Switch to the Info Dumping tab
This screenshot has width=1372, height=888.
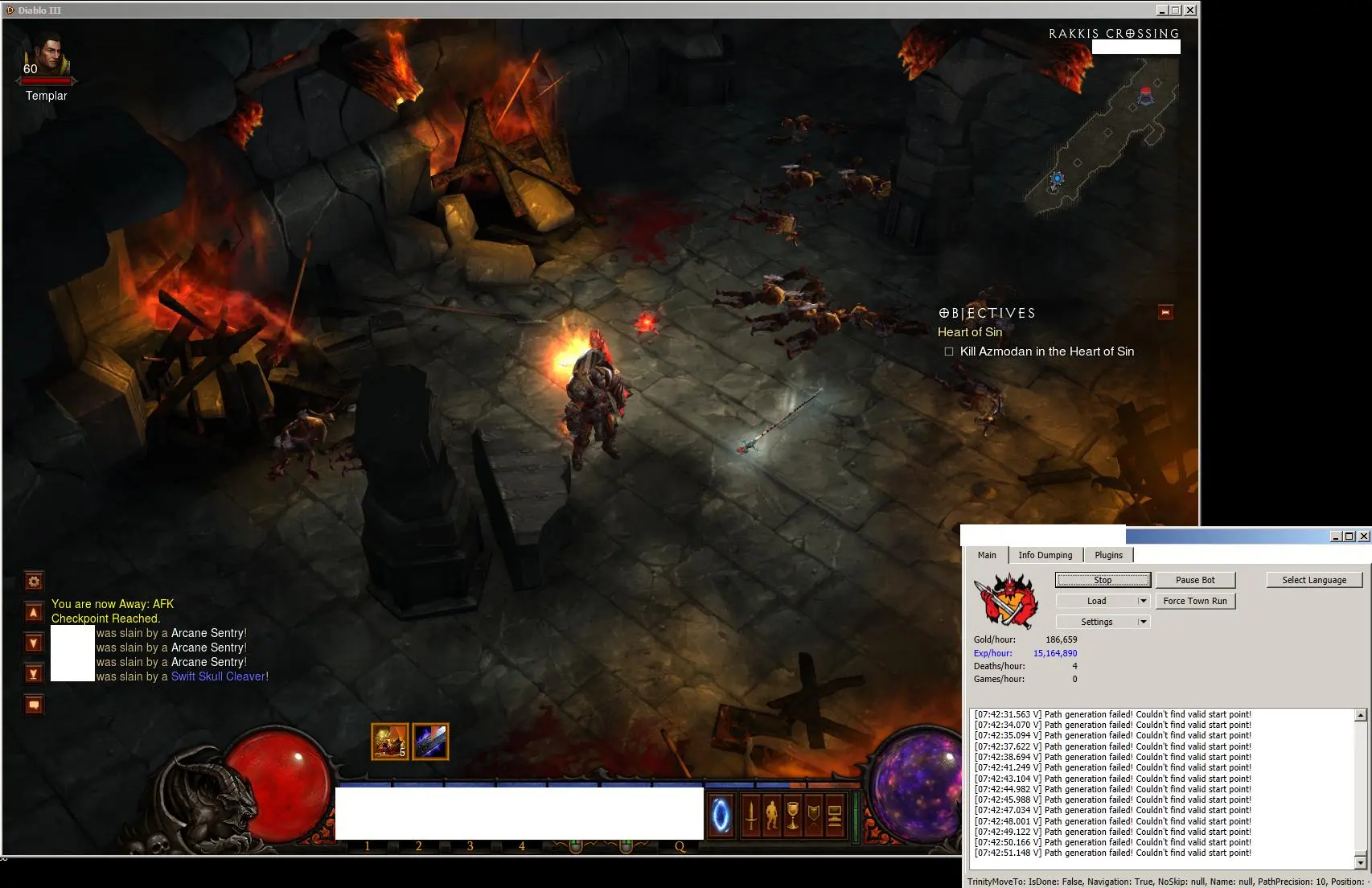1045,555
